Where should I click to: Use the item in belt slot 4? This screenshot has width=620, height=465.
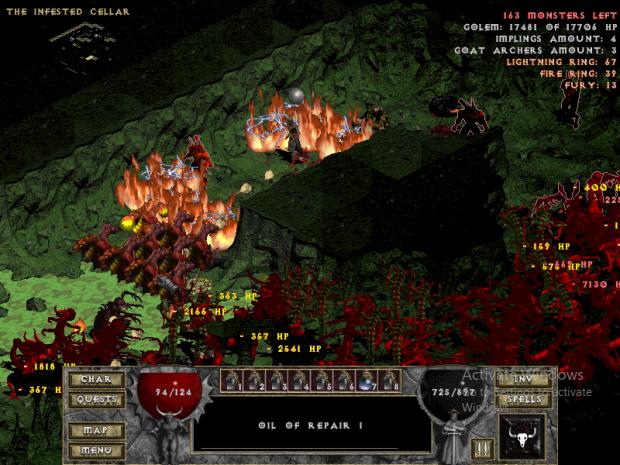click(298, 380)
